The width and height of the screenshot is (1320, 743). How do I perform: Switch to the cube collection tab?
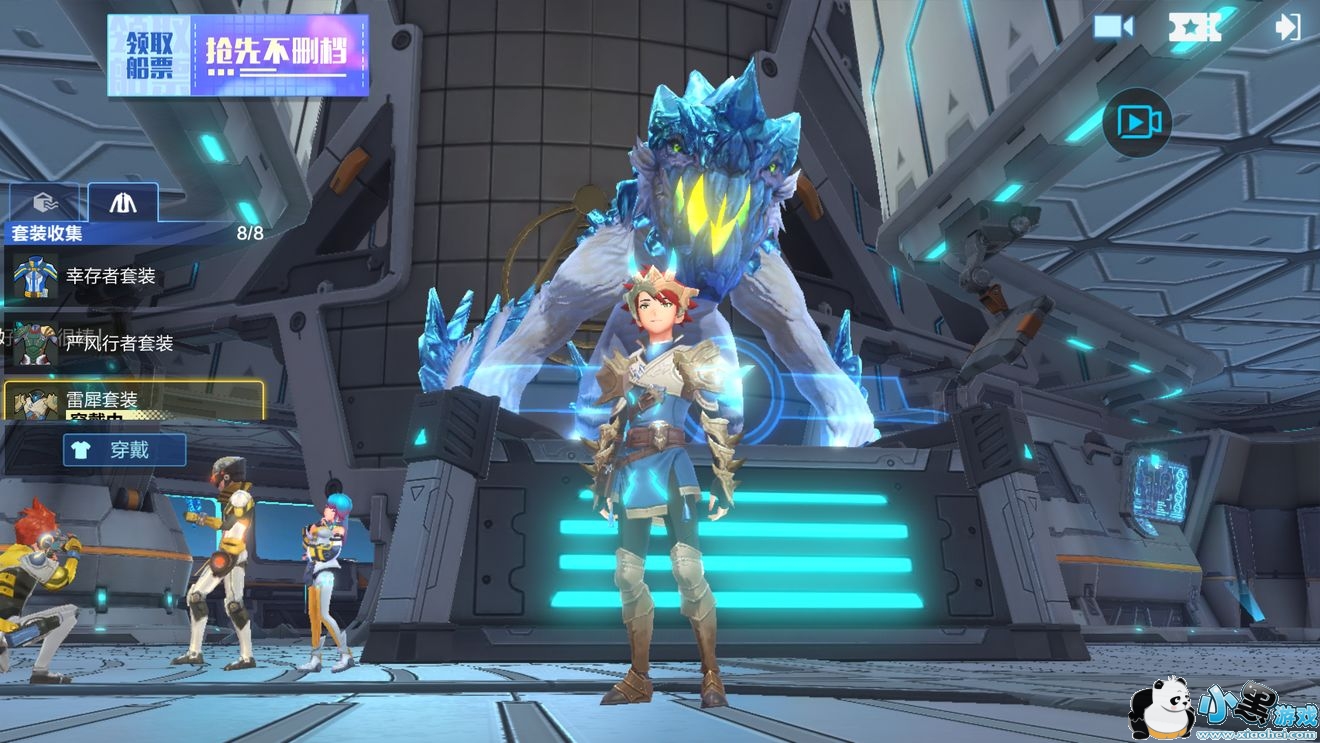pos(44,203)
